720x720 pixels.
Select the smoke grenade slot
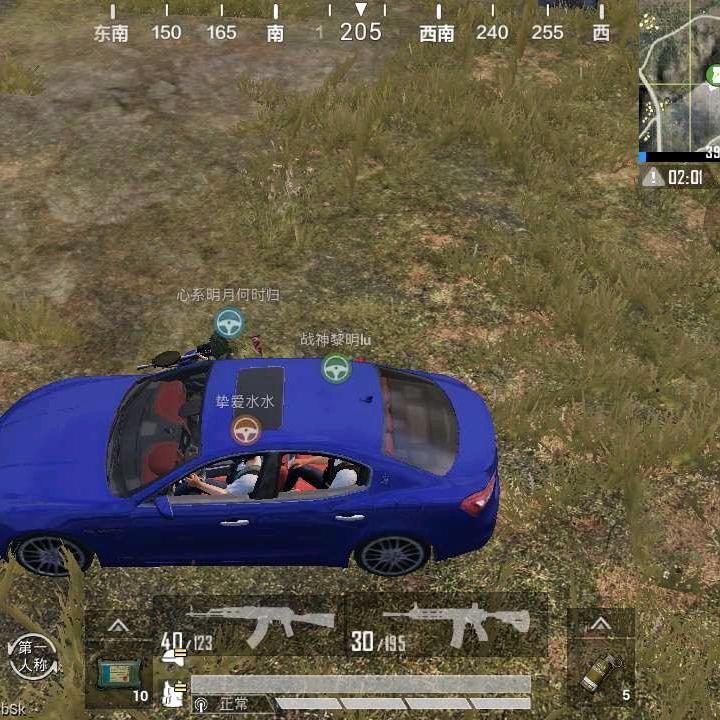coord(600,673)
